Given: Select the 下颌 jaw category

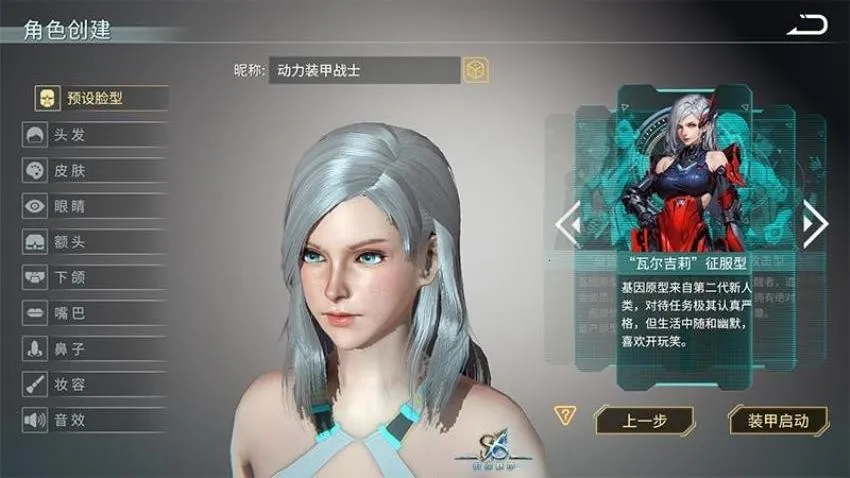Looking at the screenshot, I should coord(95,278).
